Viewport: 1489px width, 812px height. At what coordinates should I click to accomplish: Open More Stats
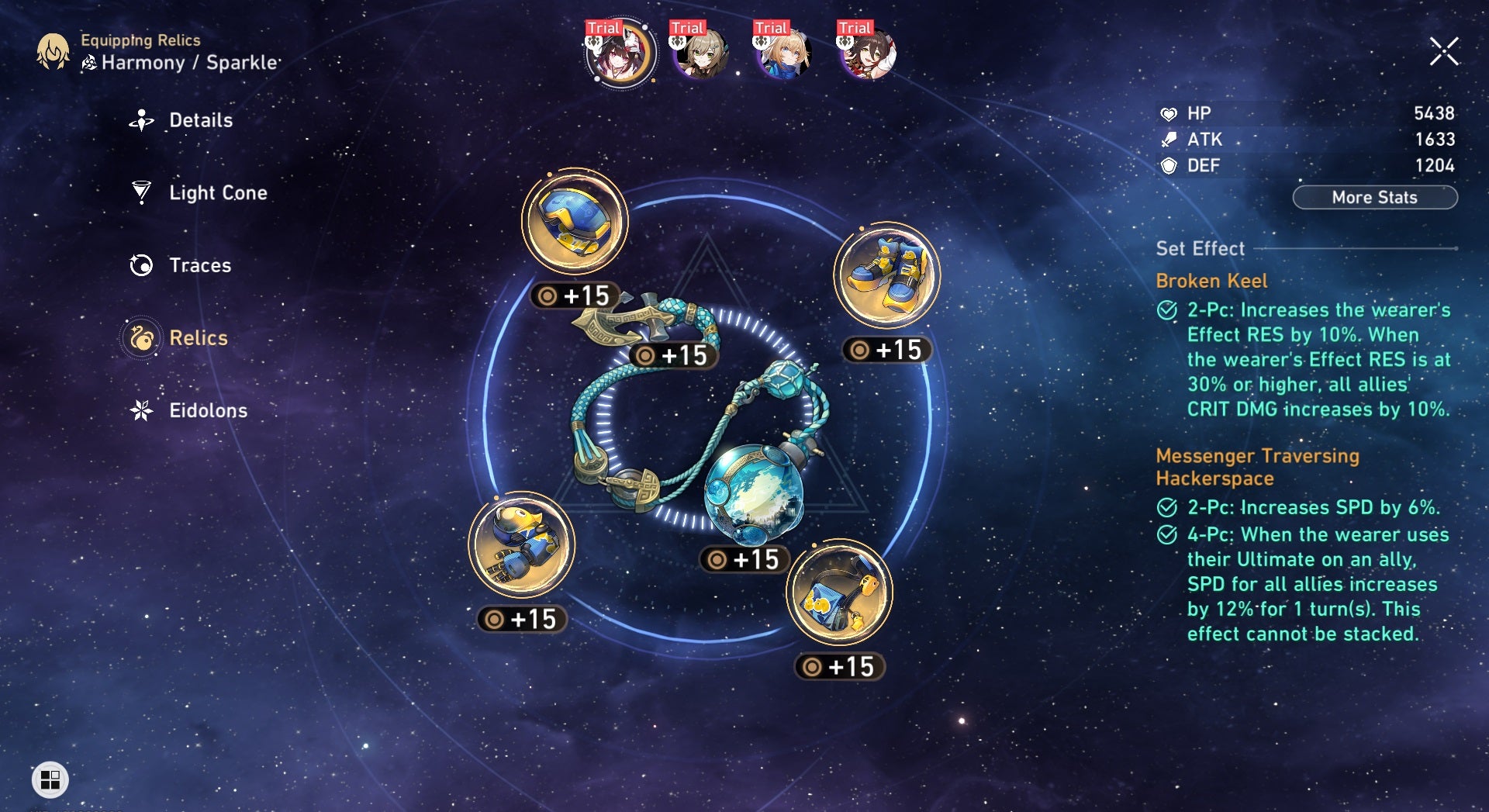(1374, 198)
